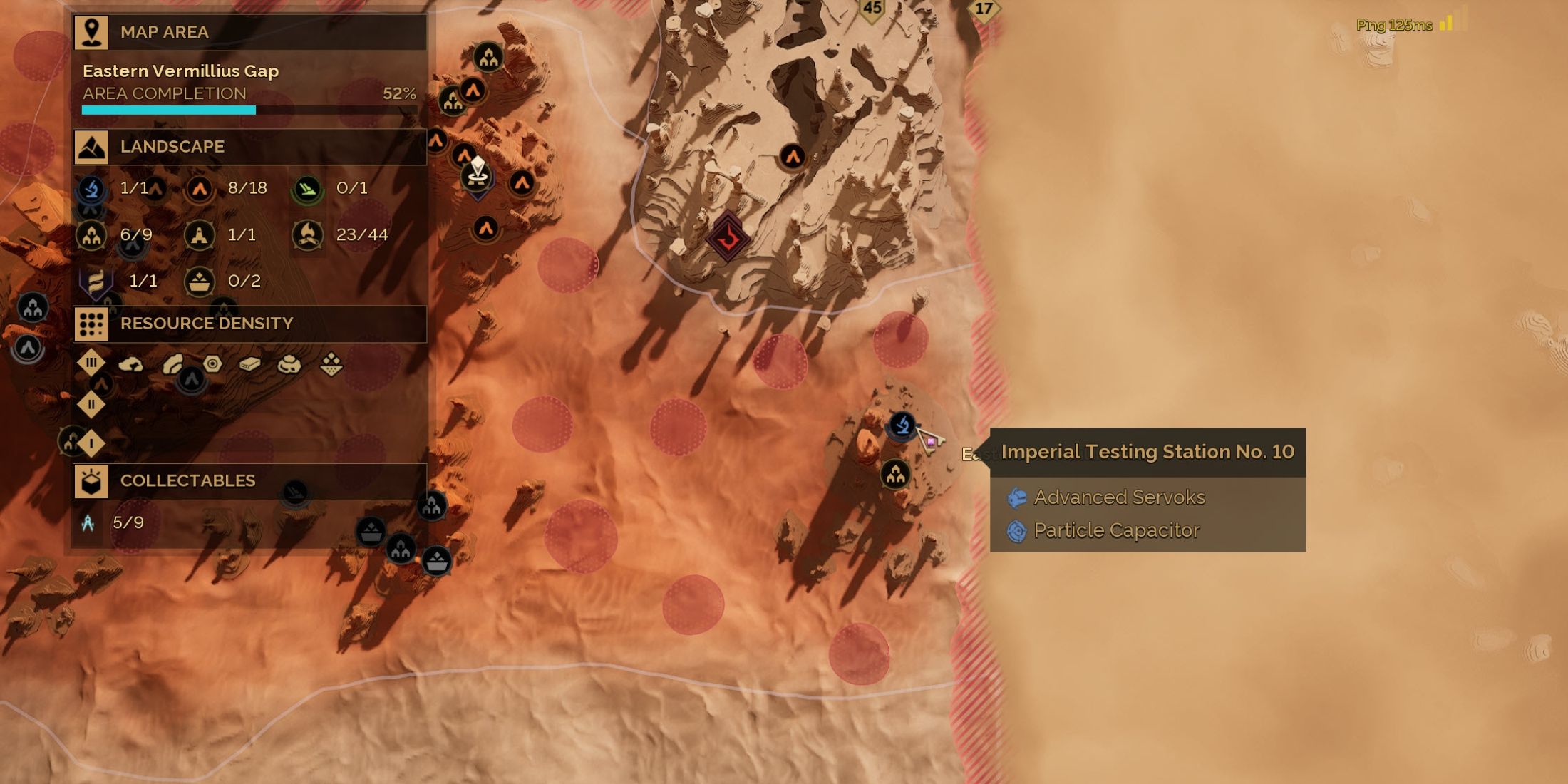Pick the resource density tier I diamond

pos(91,444)
